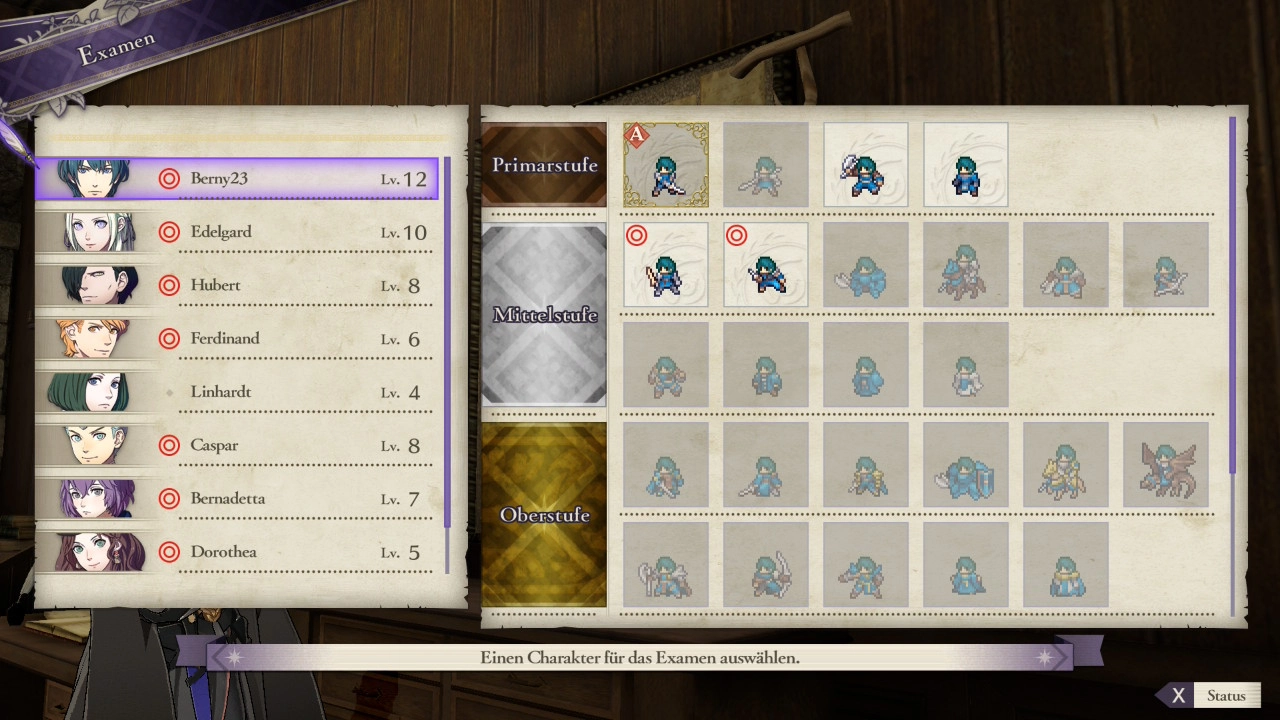
Task: Select the yellow mounted paladin class icon
Action: coord(1066,465)
